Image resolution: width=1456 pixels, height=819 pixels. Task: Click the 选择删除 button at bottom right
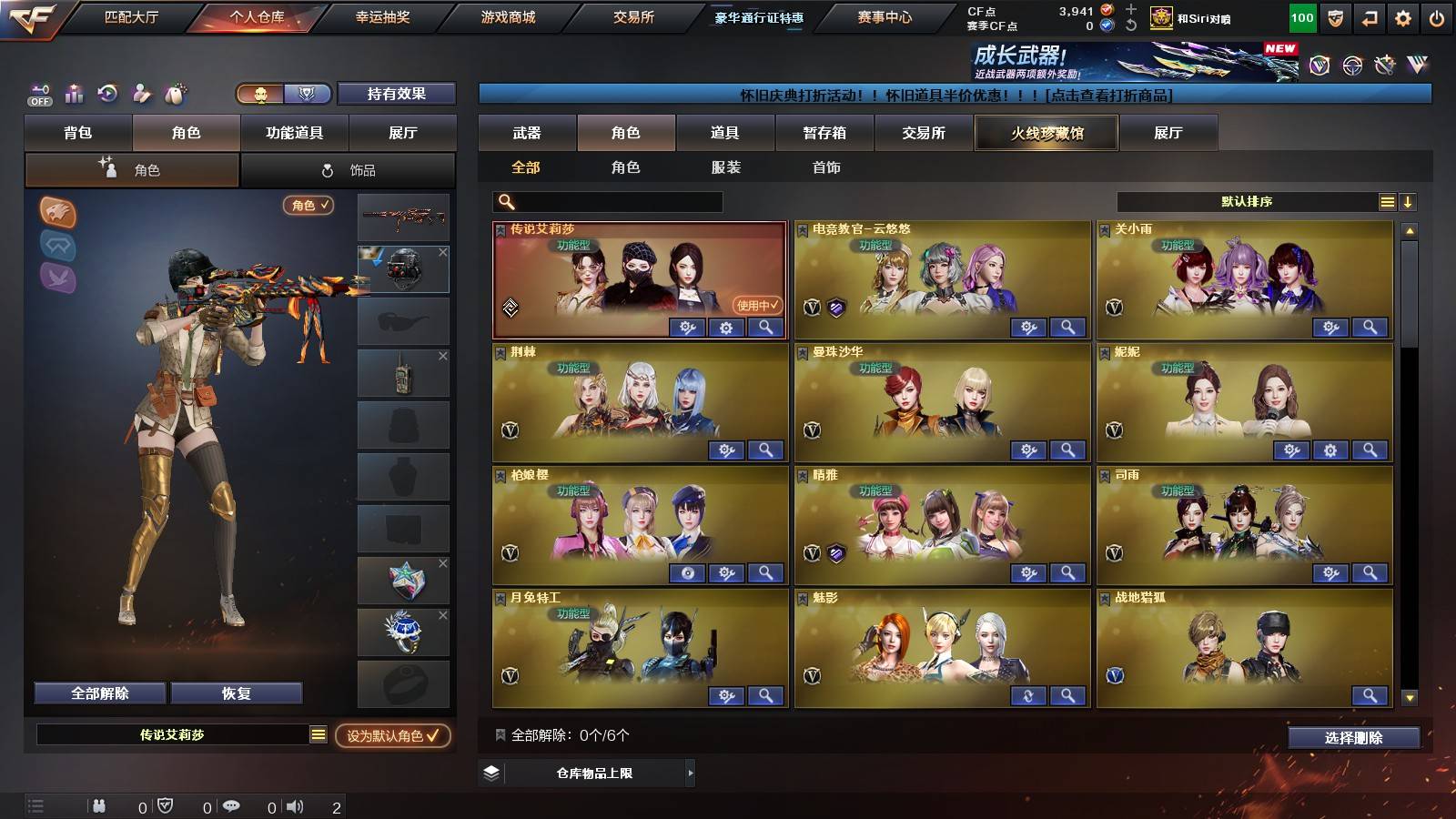click(x=1353, y=738)
